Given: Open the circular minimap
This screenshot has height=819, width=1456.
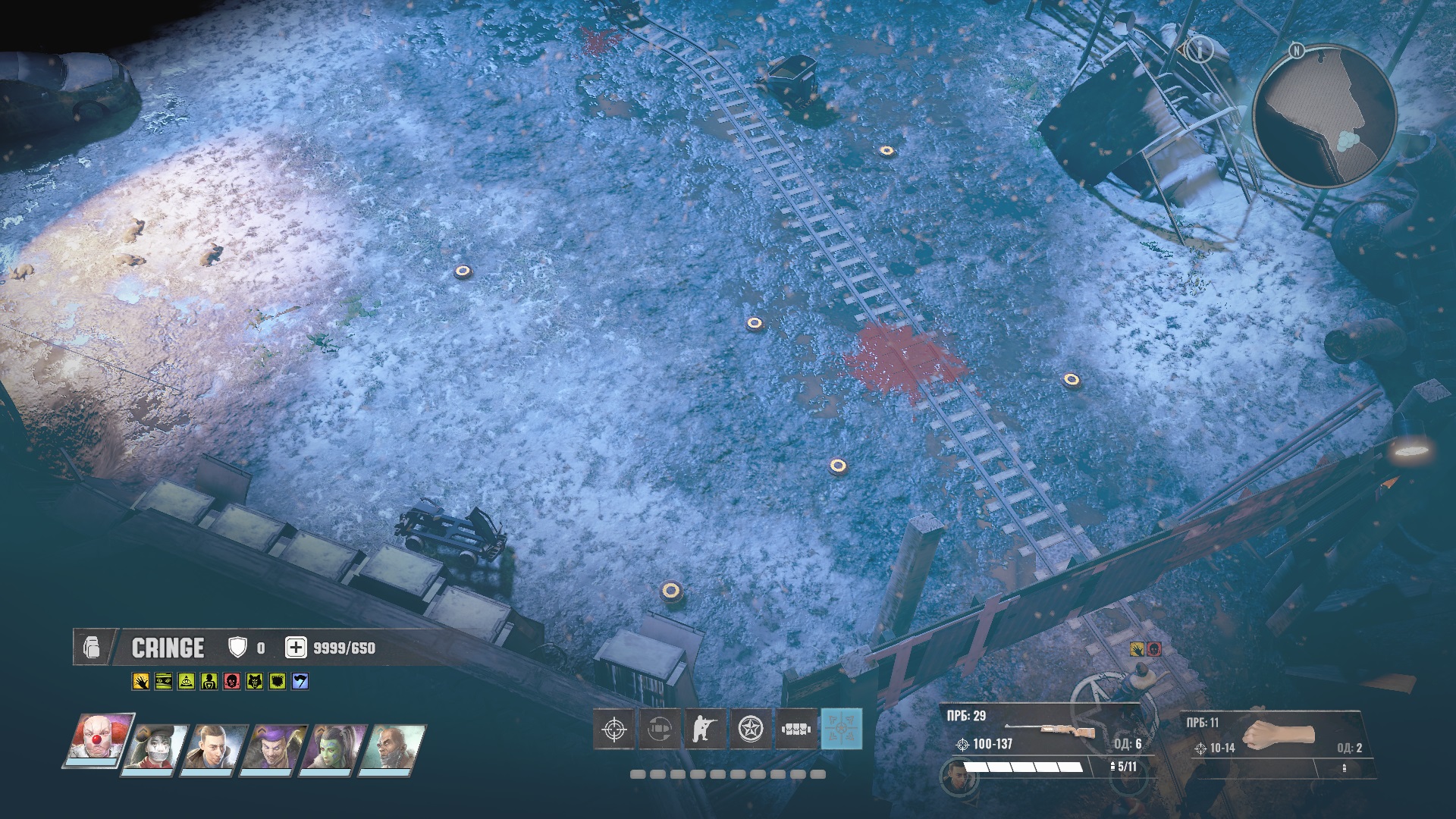Looking at the screenshot, I should [1323, 115].
